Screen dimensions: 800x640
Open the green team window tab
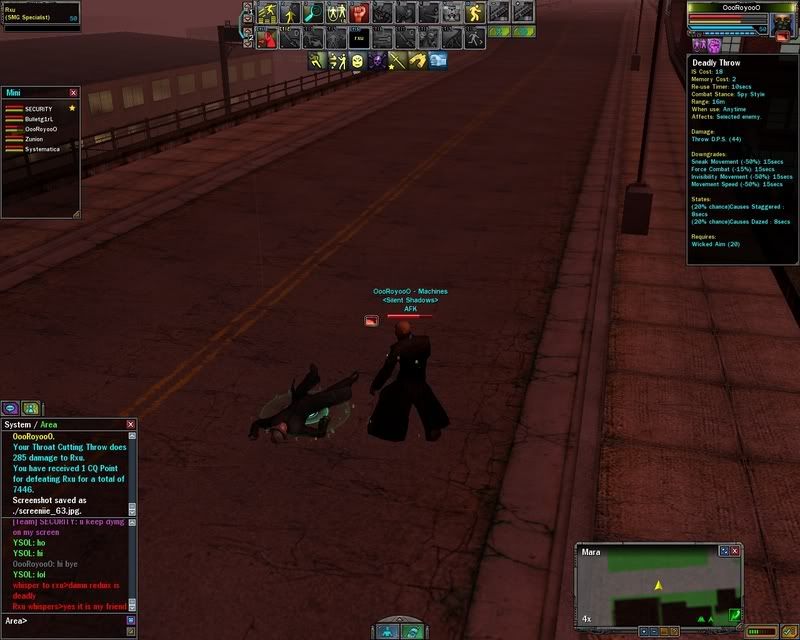pos(30,408)
